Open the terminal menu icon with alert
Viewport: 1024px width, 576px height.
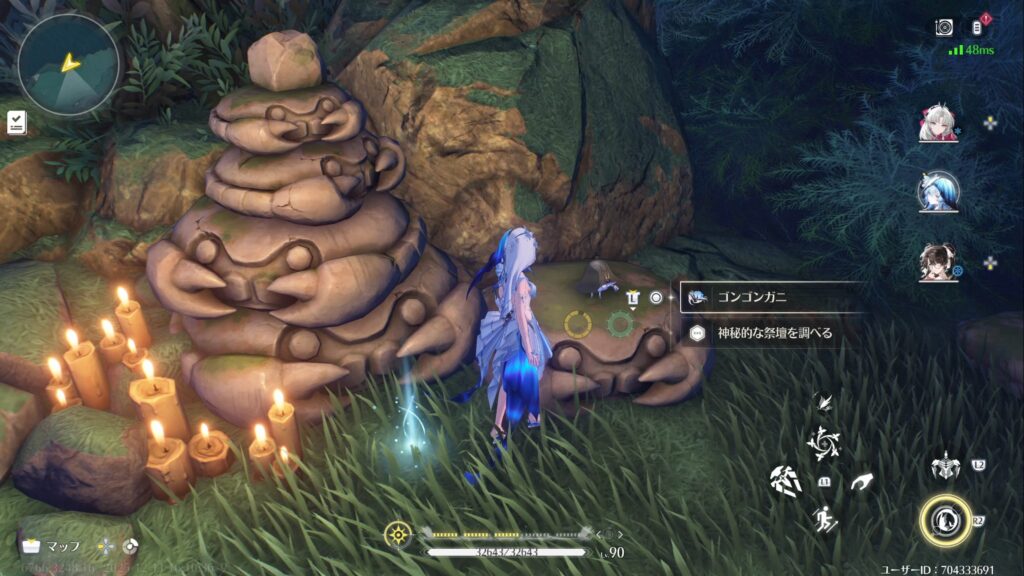pos(979,27)
